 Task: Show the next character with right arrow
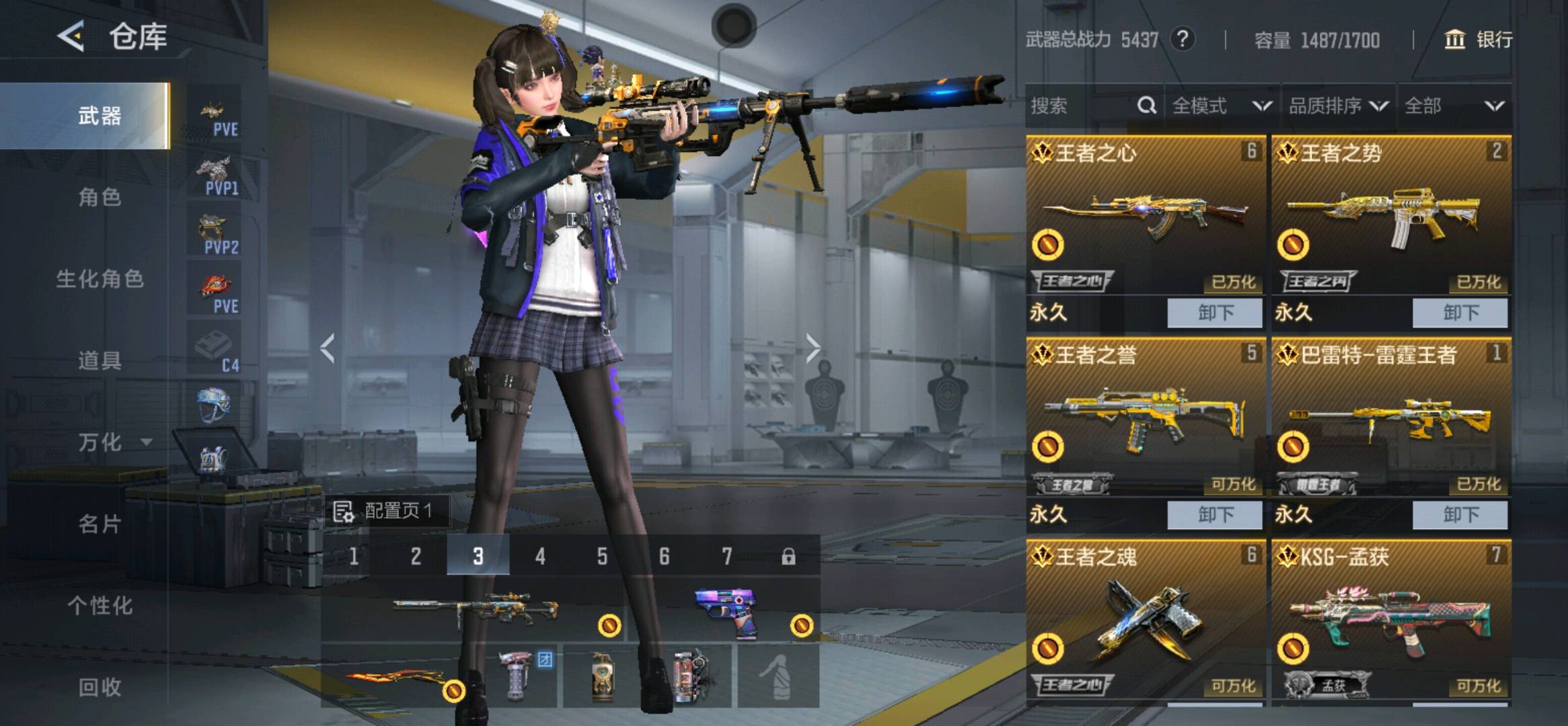pyautogui.click(x=813, y=349)
